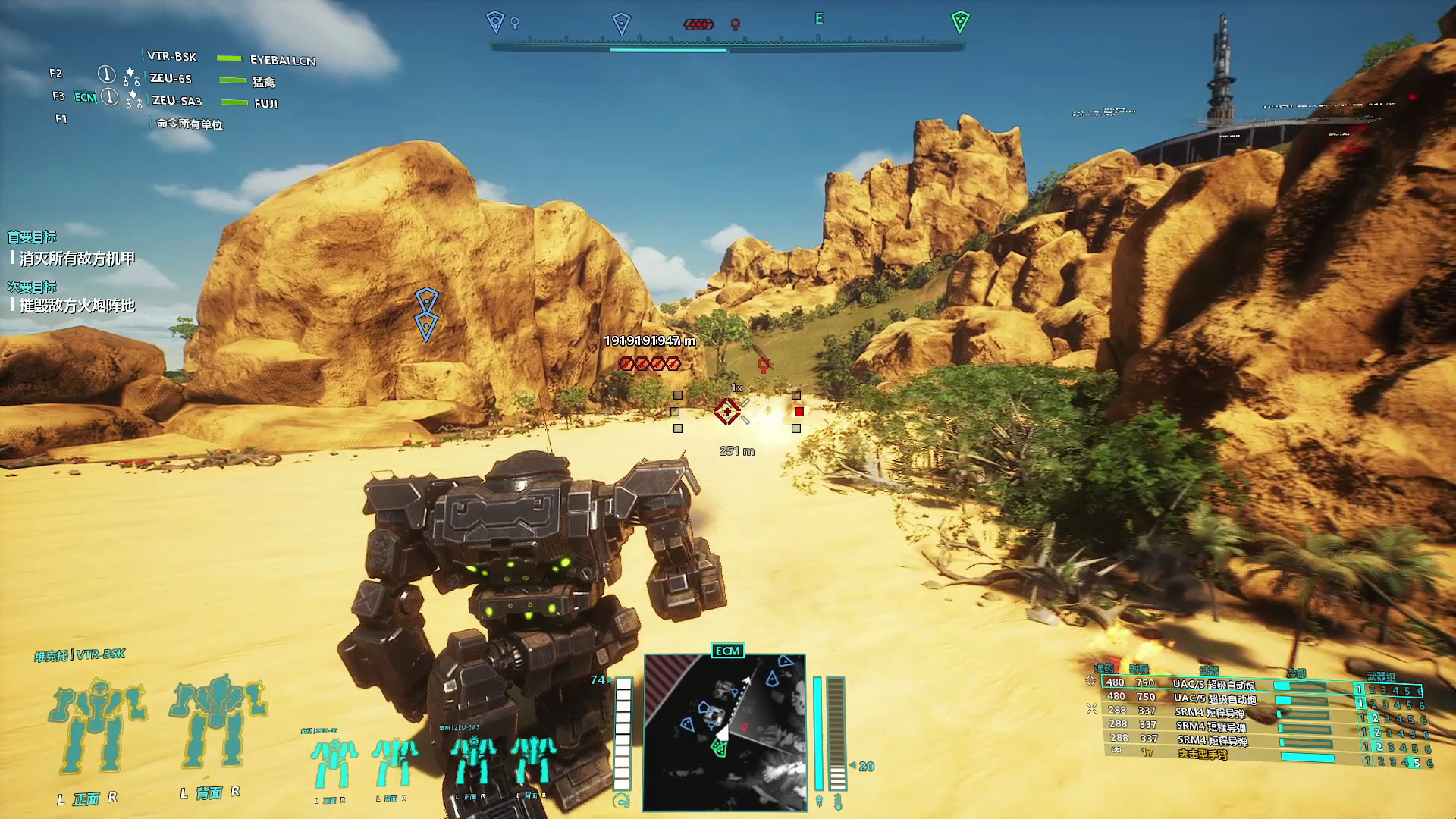1456x819 pixels.
Task: Select the VTR-BSK player row
Action: (x=172, y=56)
